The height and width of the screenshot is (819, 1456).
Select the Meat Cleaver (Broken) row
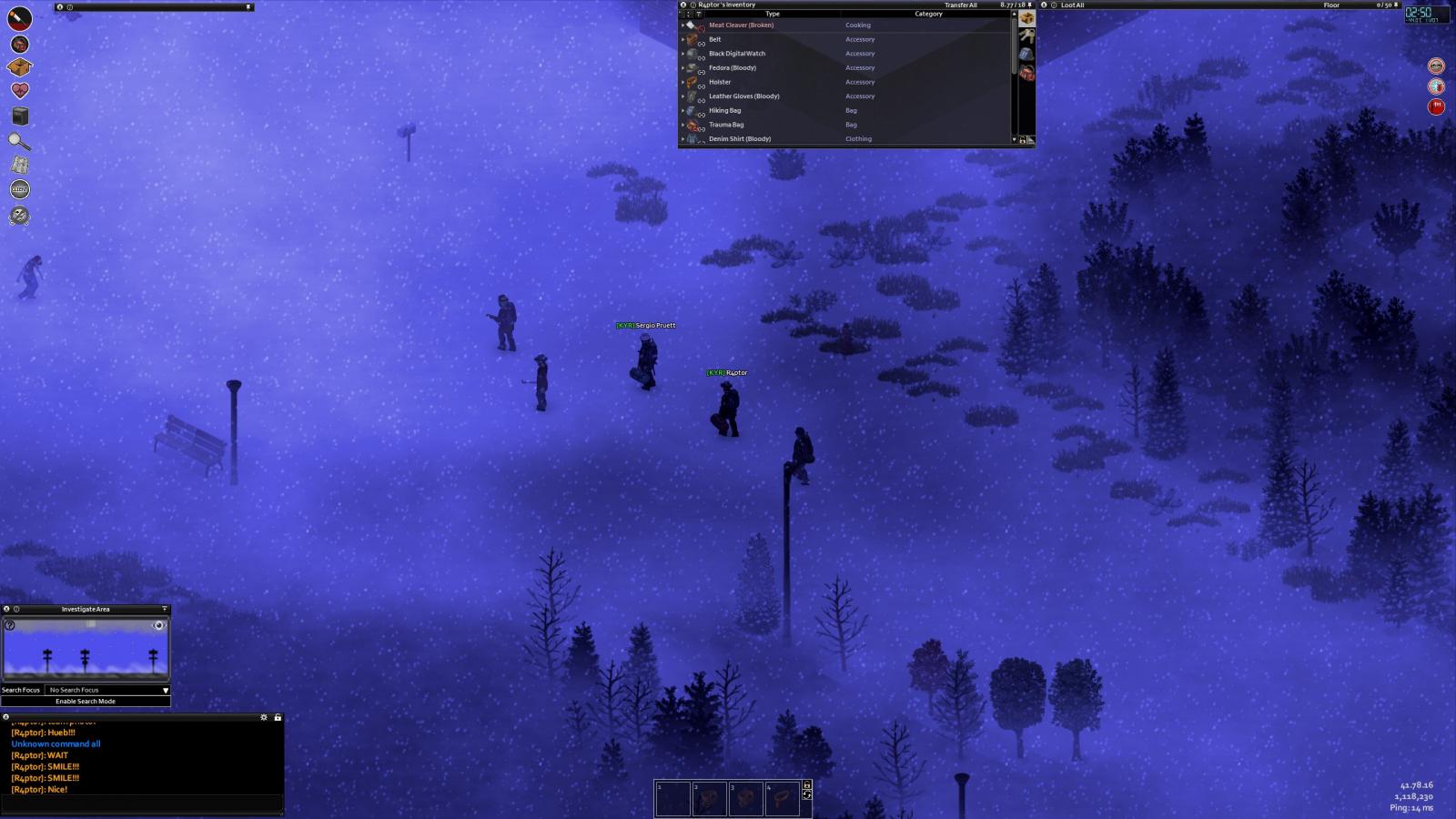pos(741,25)
